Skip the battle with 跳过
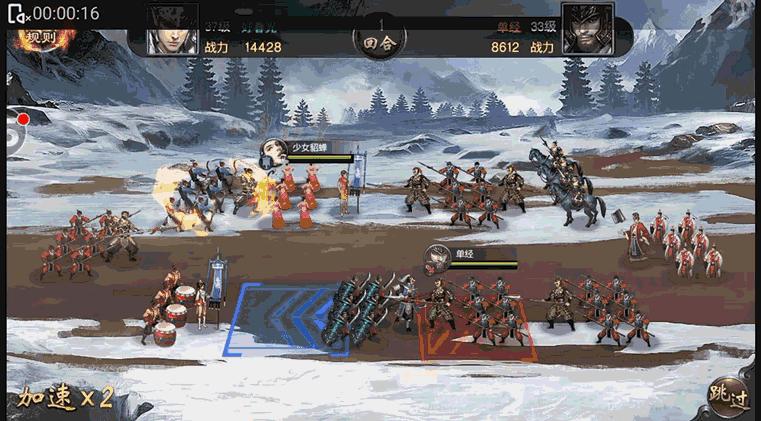 pyautogui.click(x=727, y=396)
